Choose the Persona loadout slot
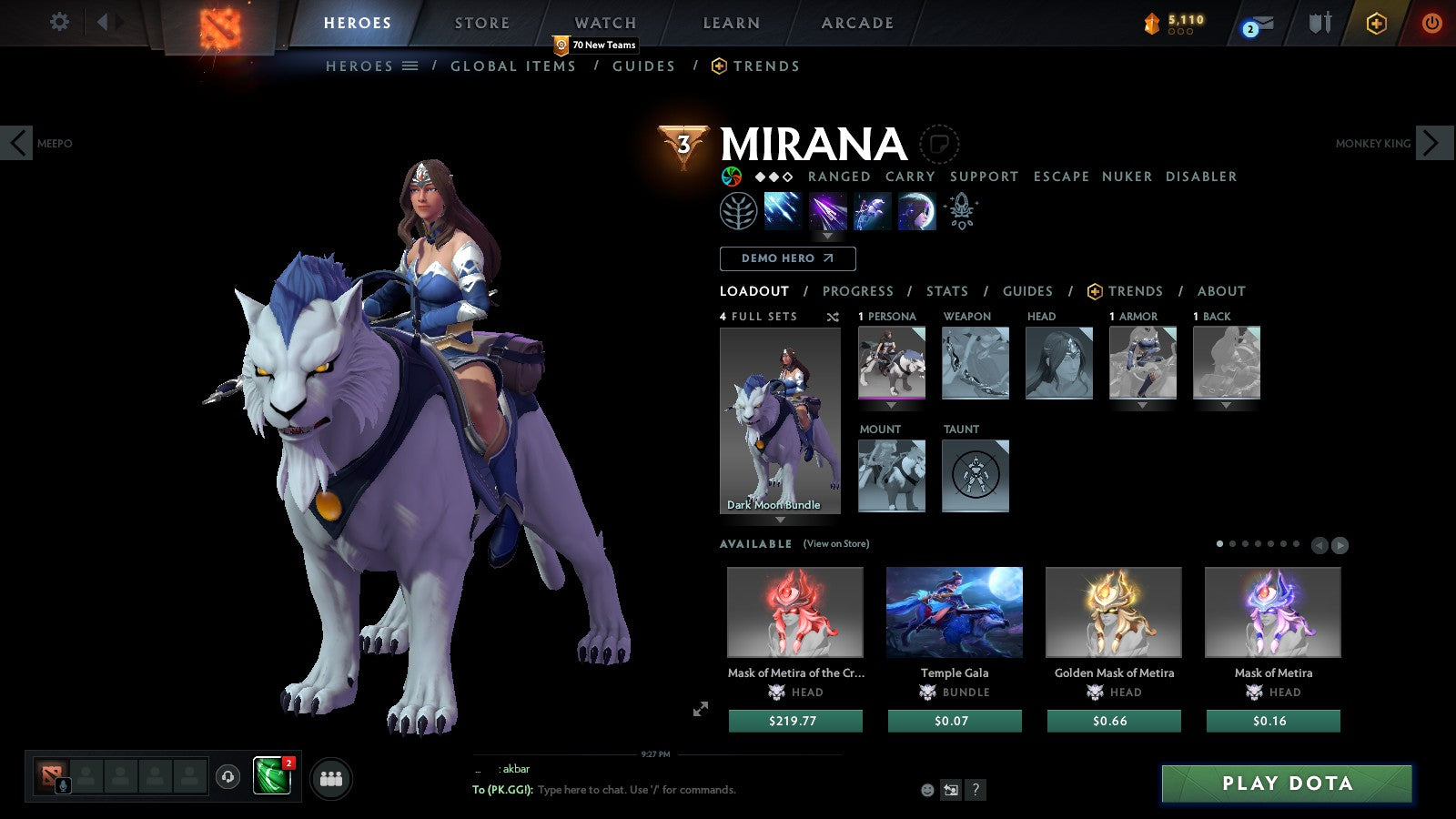This screenshot has width=1456, height=819. coord(892,363)
